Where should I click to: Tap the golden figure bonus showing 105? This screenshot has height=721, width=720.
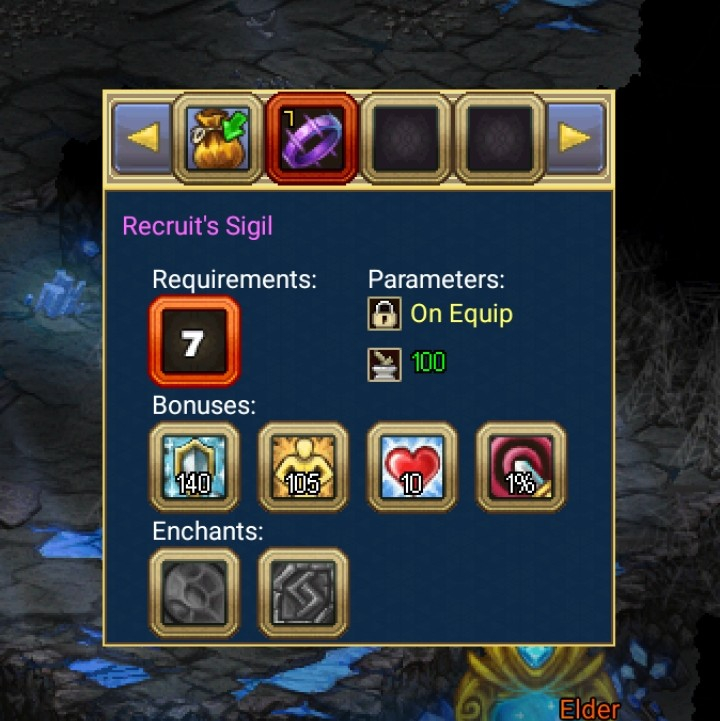click(x=303, y=466)
